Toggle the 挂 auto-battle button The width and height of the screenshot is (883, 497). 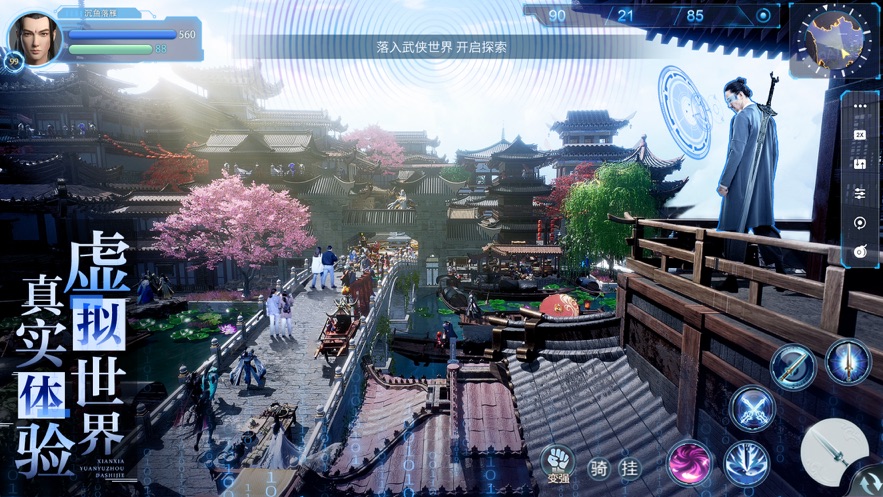click(630, 467)
